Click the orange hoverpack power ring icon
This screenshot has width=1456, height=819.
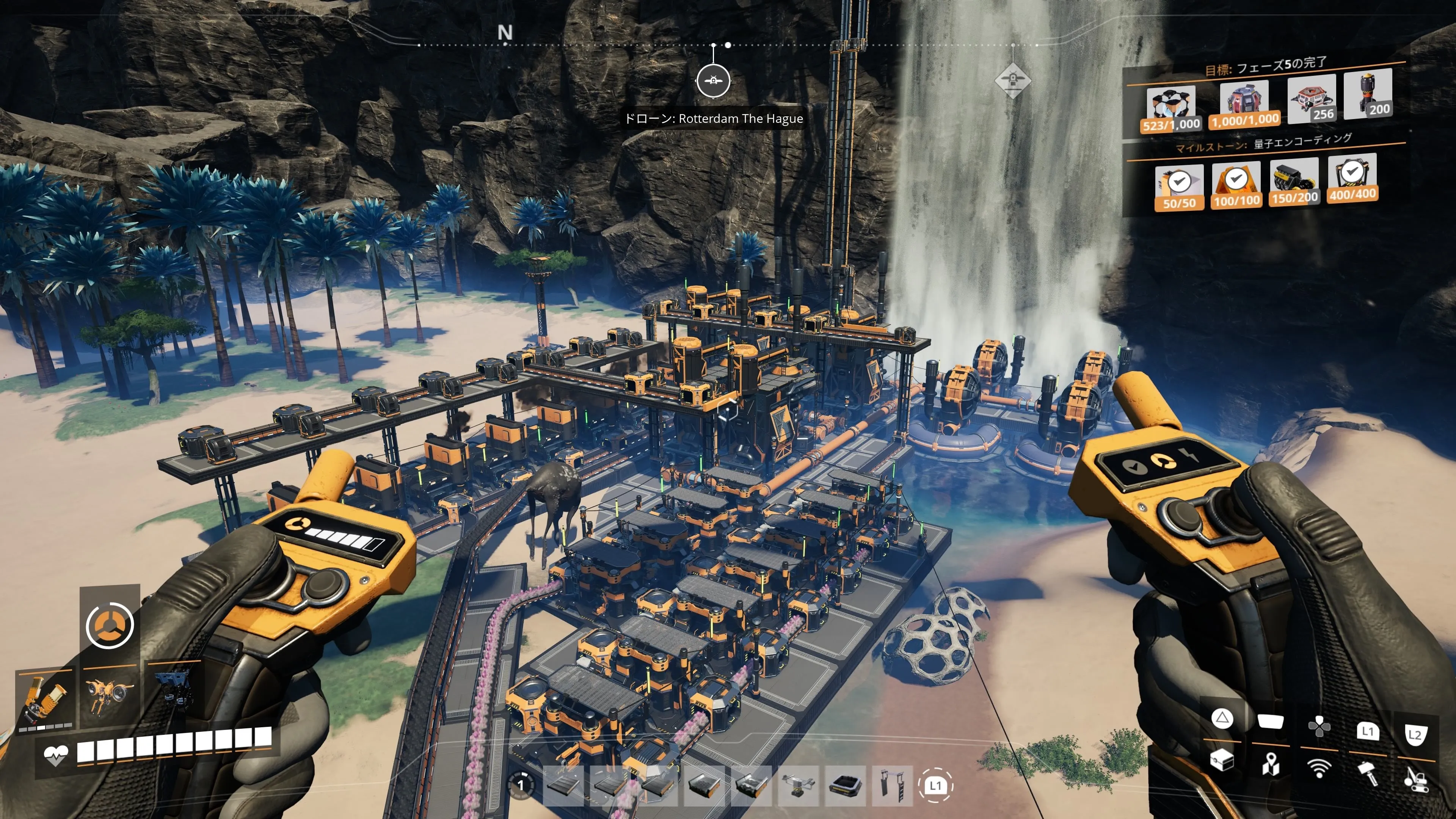point(110,624)
